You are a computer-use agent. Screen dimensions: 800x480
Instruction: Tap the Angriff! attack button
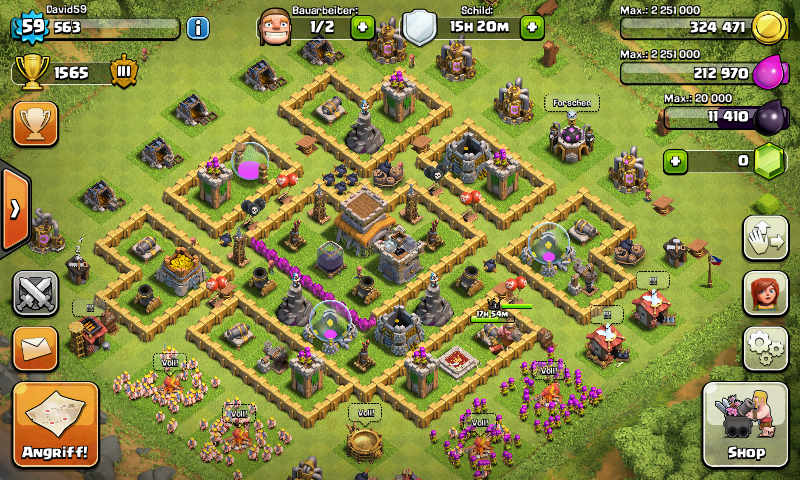(56, 425)
